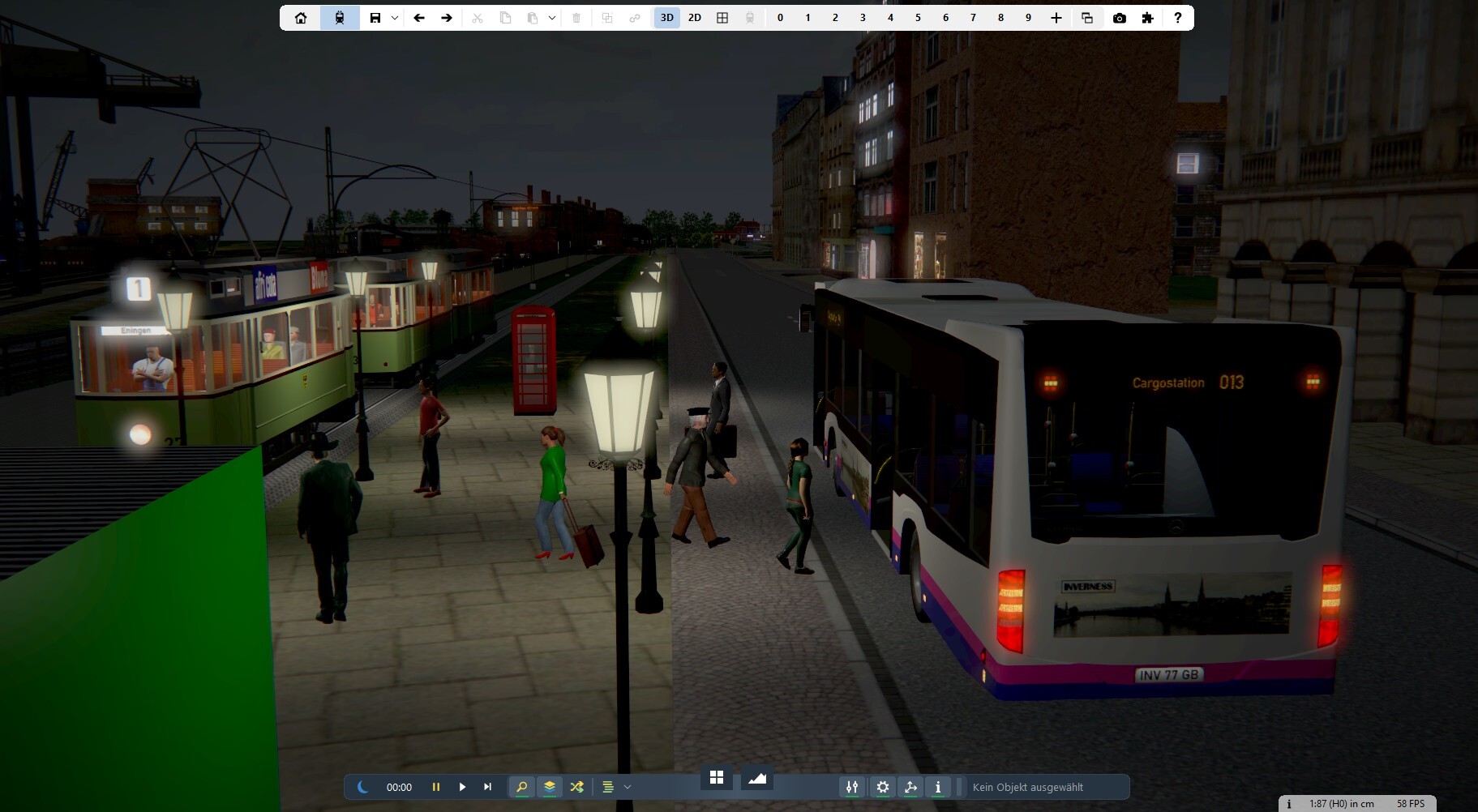This screenshot has height=812, width=1478.
Task: Select camera position 0
Action: tap(780, 18)
